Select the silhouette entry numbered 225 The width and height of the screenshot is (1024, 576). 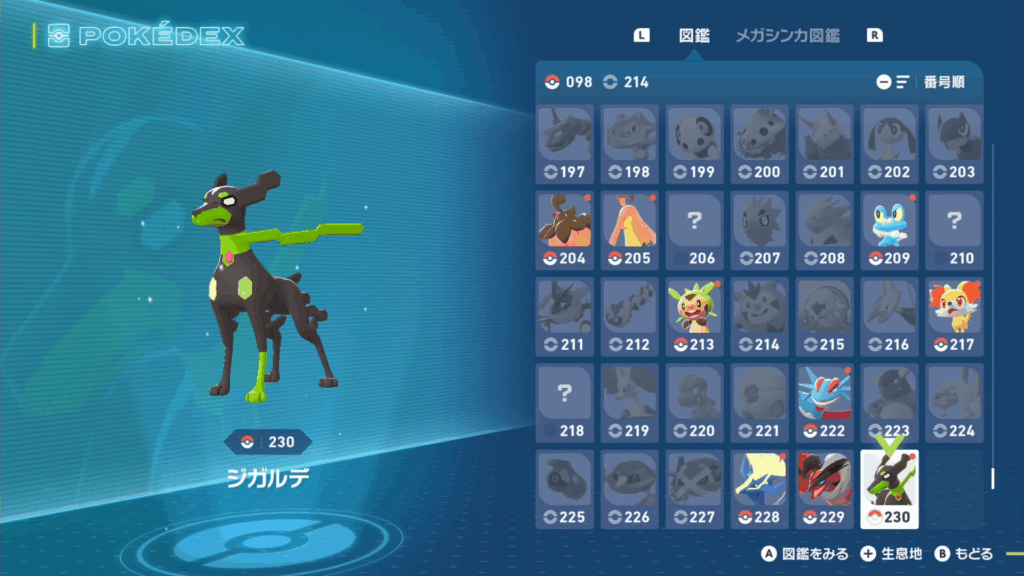click(x=565, y=489)
